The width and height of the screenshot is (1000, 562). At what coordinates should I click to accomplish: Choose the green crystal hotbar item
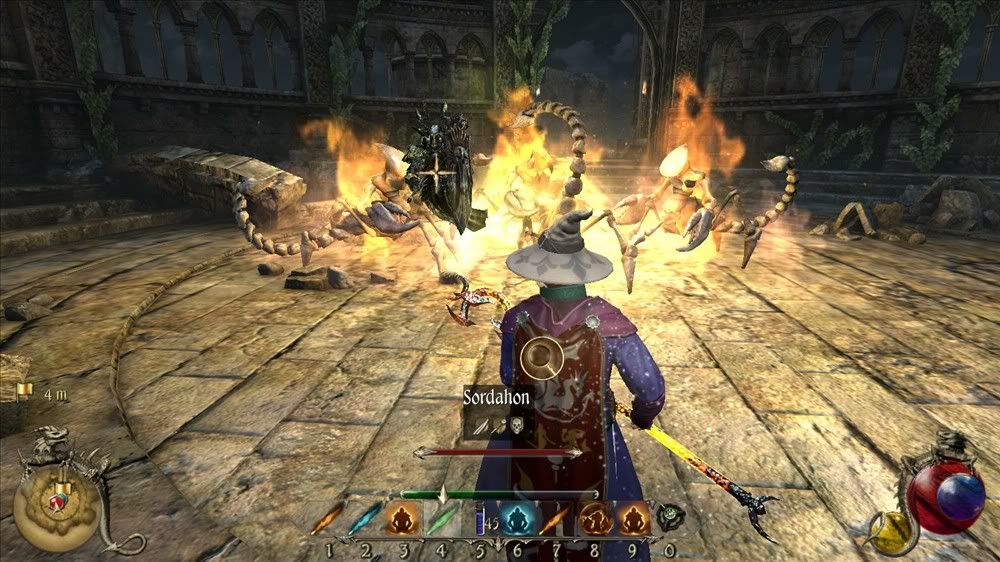point(441,519)
